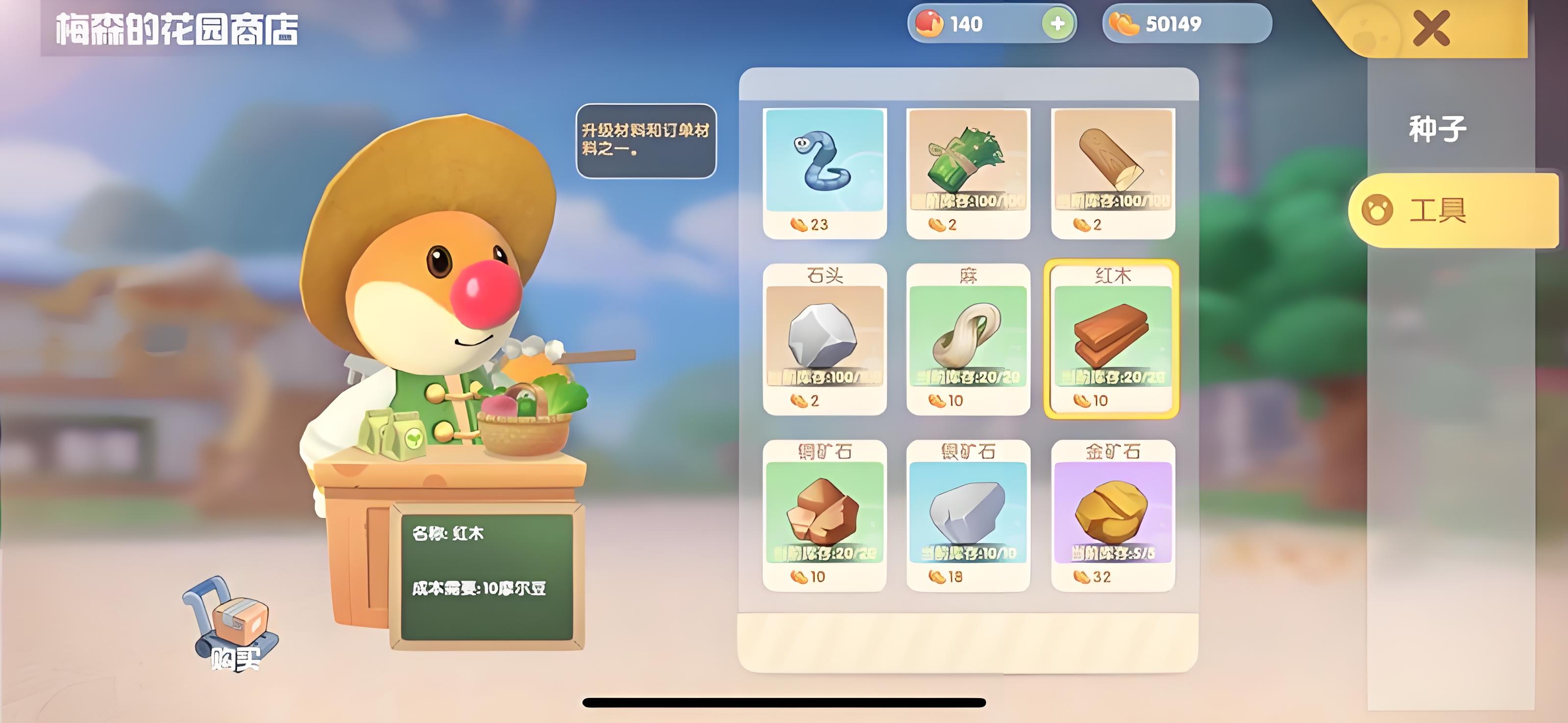
Task: Choose the 麻 hemp fiber item
Action: 968,339
